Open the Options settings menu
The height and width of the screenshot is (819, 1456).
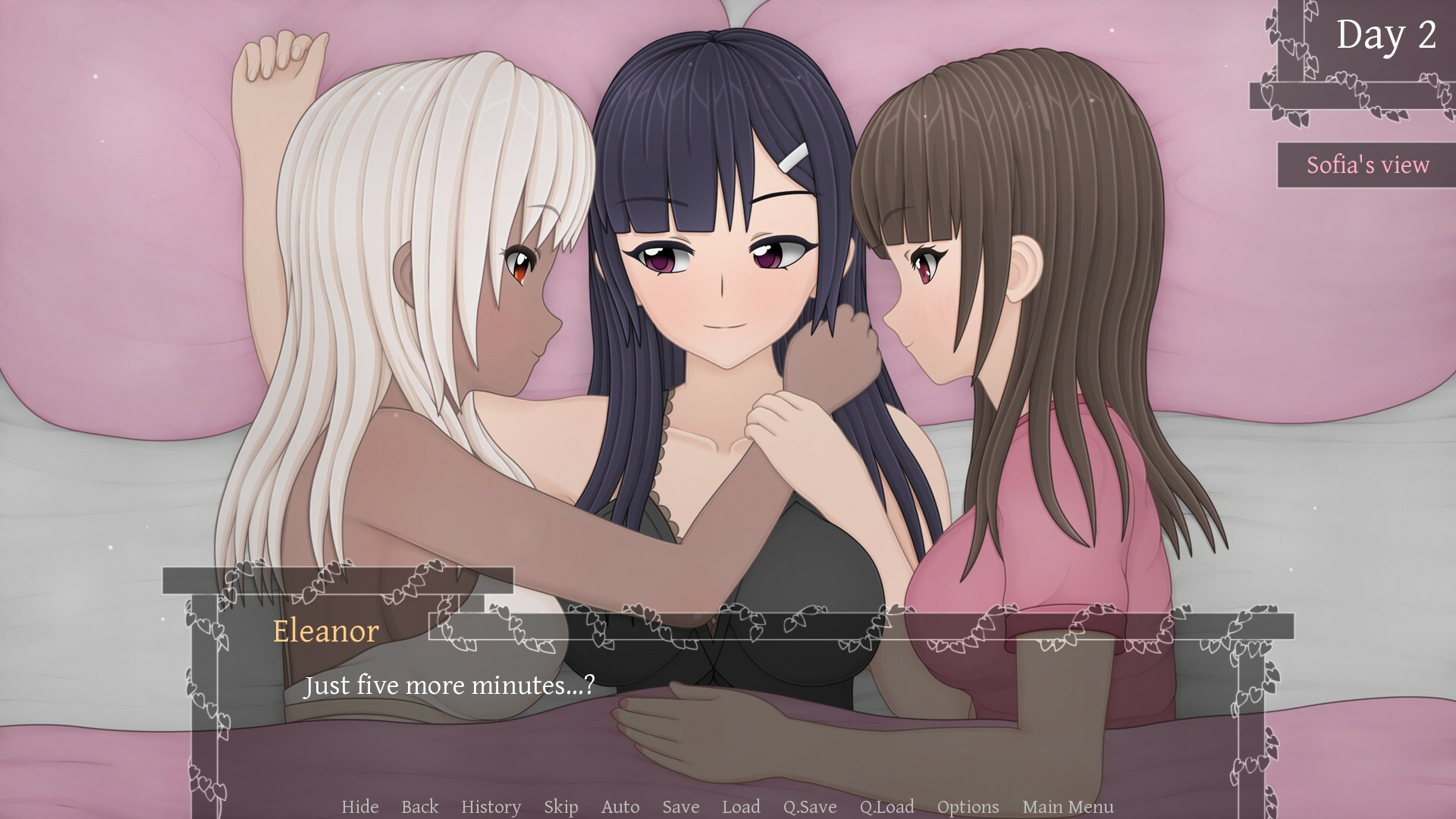tap(968, 807)
